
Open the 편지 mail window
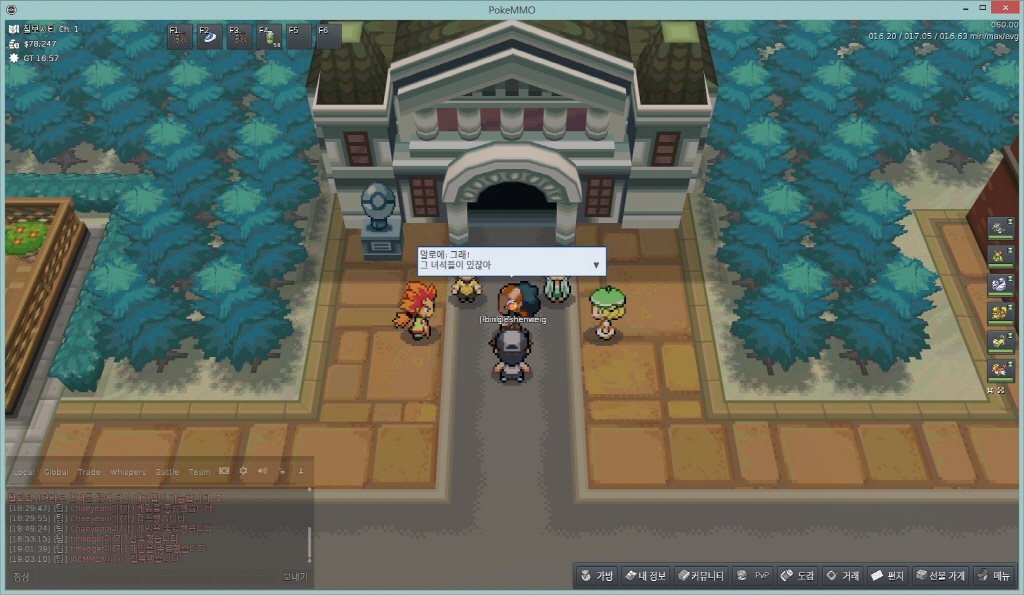pos(887,576)
